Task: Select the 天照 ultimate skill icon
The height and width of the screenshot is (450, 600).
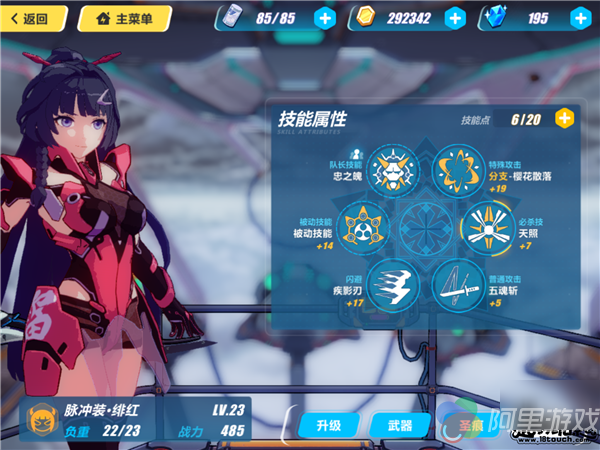Action: pos(487,227)
